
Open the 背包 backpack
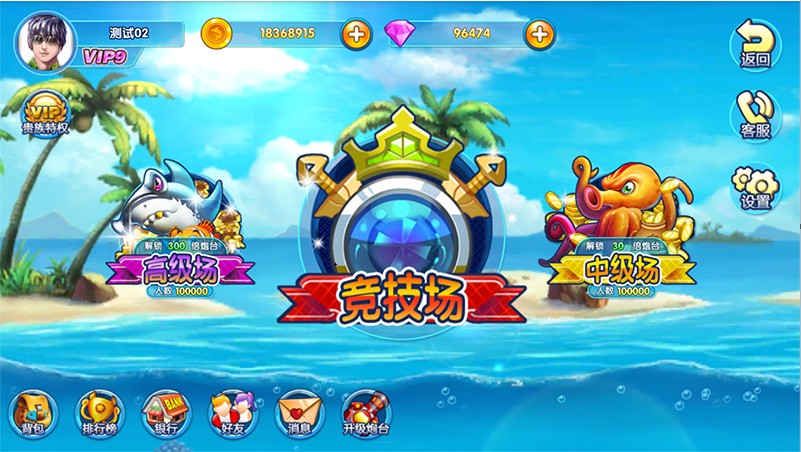coord(33,413)
